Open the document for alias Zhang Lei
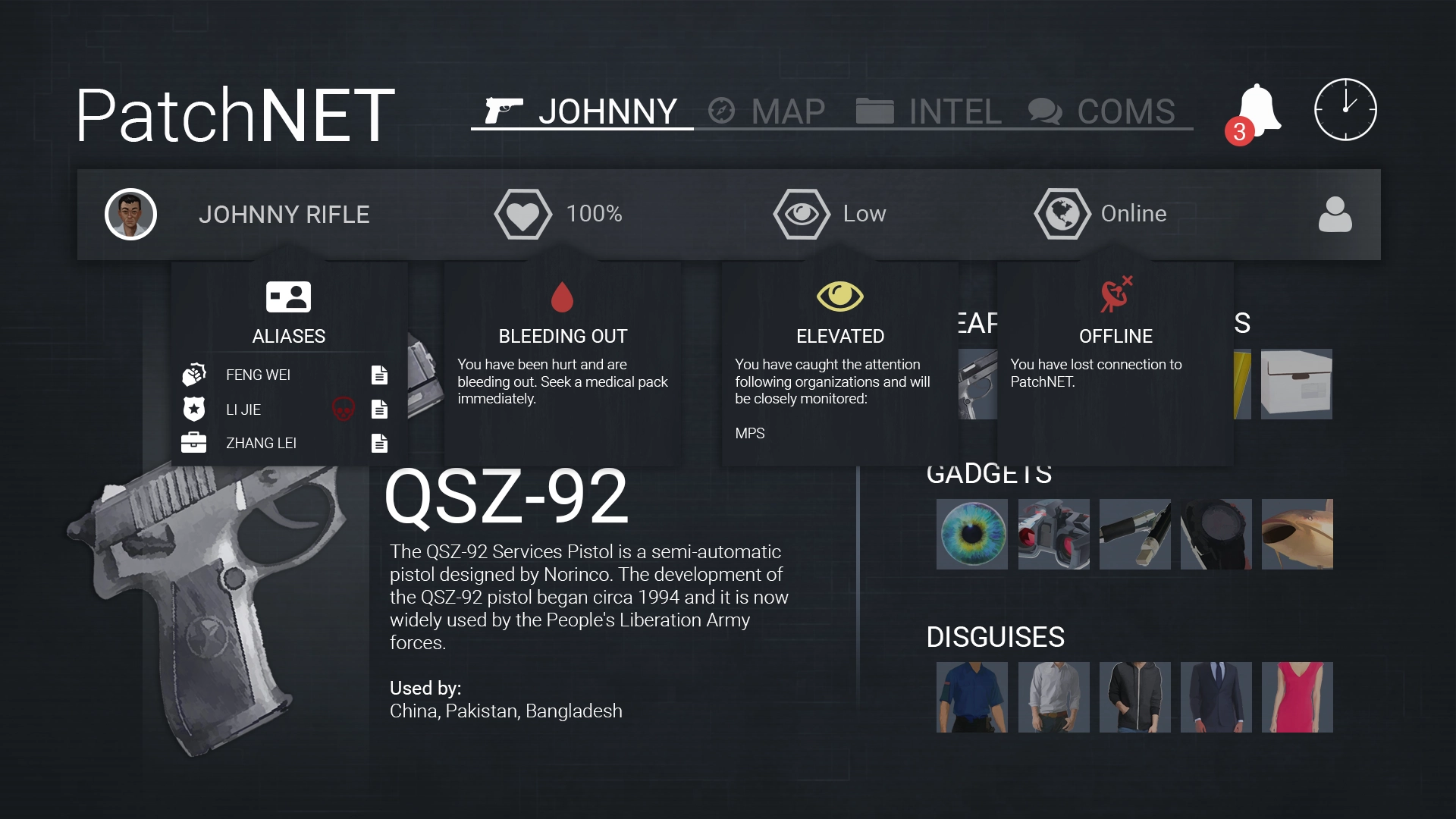The image size is (1456, 819). point(380,443)
